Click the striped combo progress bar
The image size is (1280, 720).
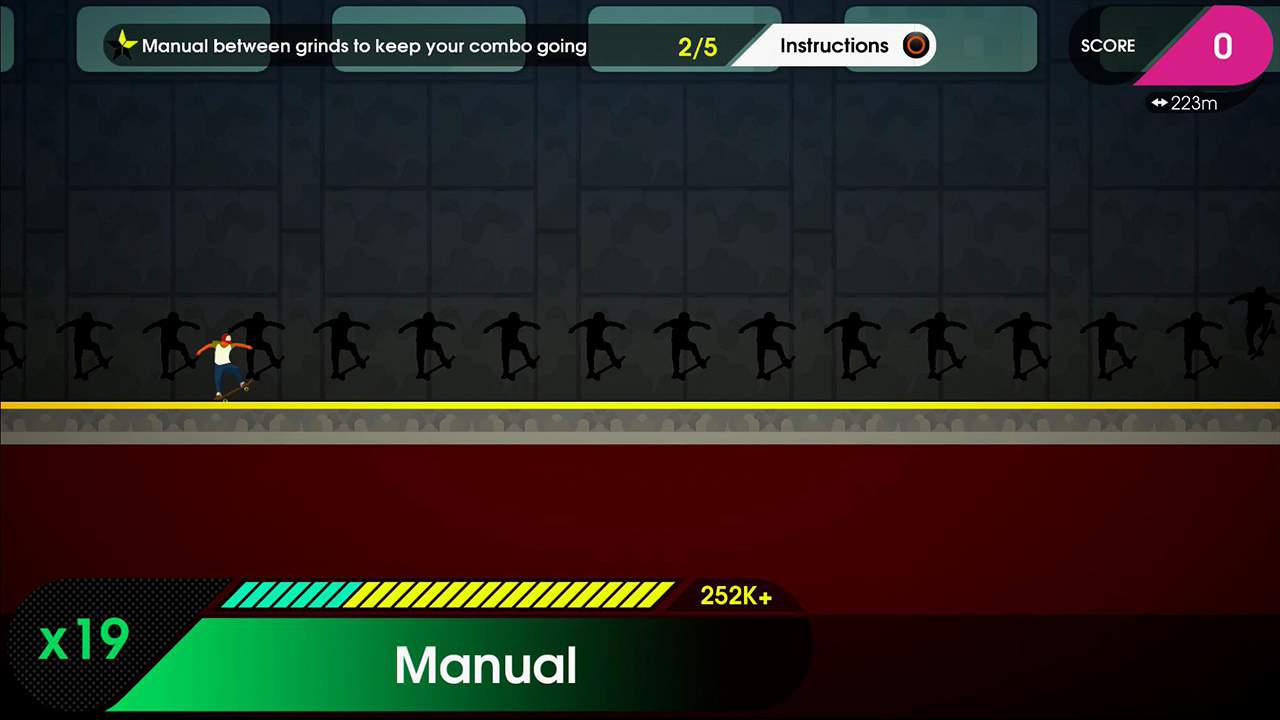450,594
